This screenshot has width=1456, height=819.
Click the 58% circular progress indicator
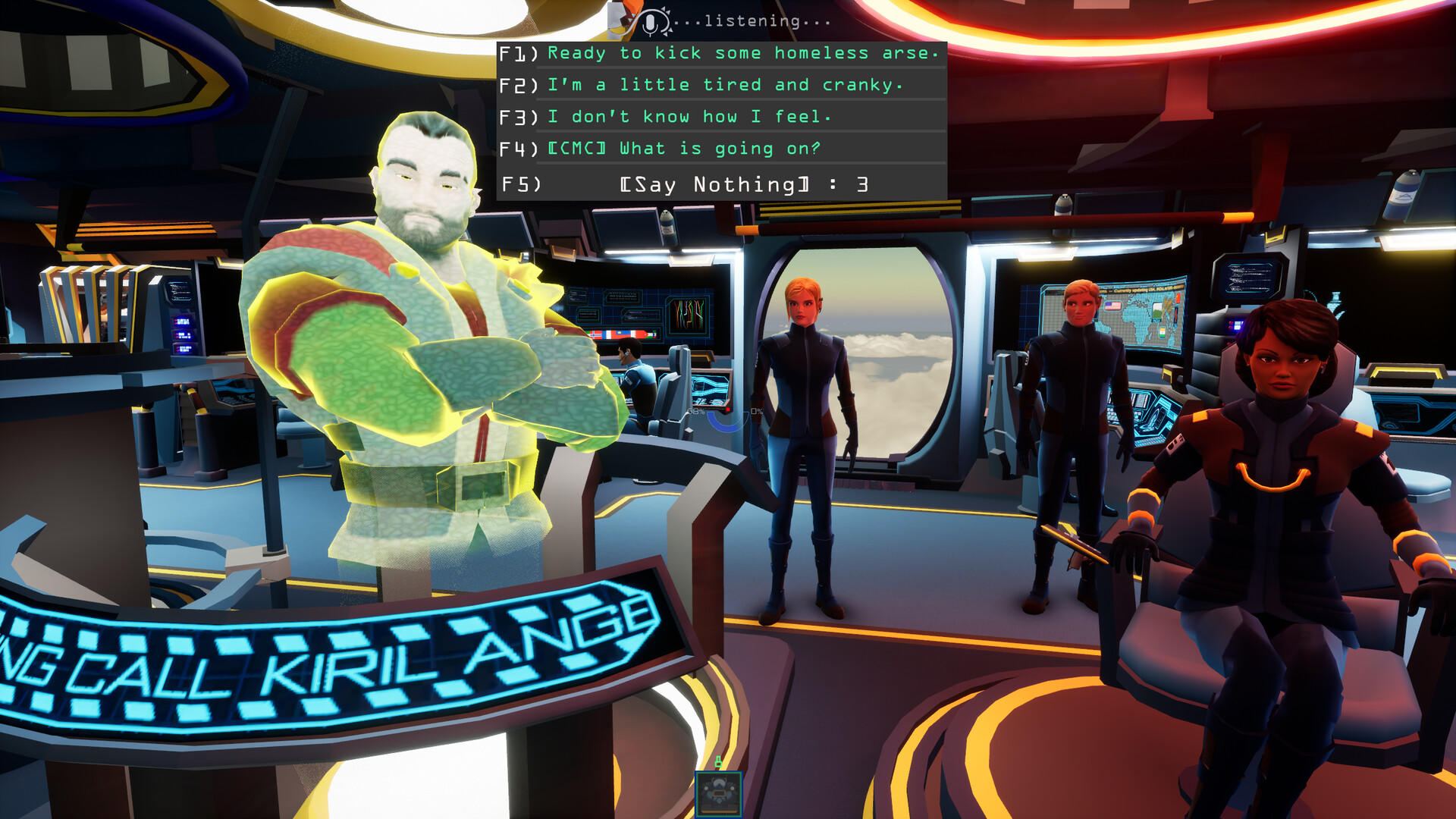click(696, 412)
